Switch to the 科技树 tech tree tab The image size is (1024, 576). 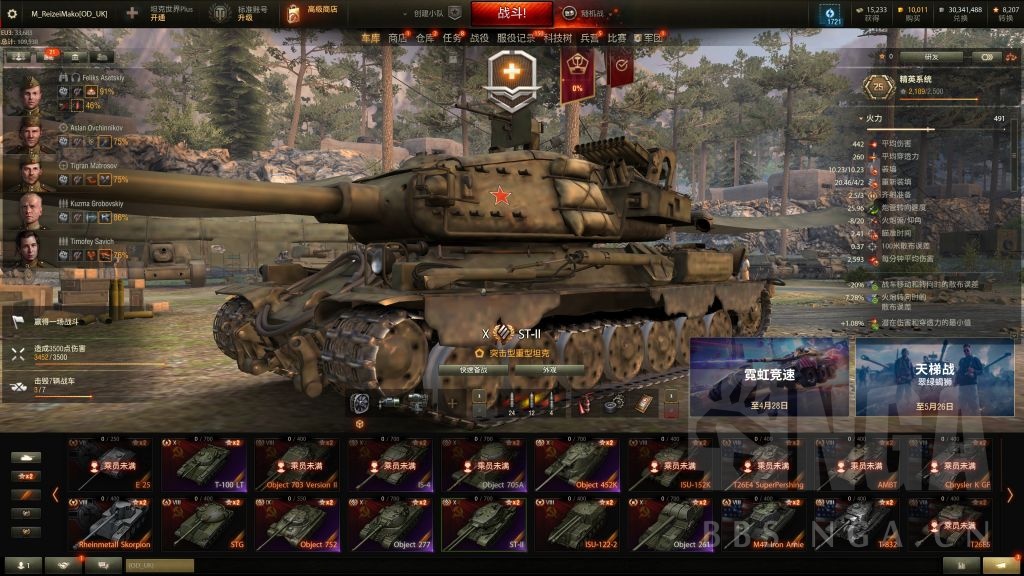(558, 38)
